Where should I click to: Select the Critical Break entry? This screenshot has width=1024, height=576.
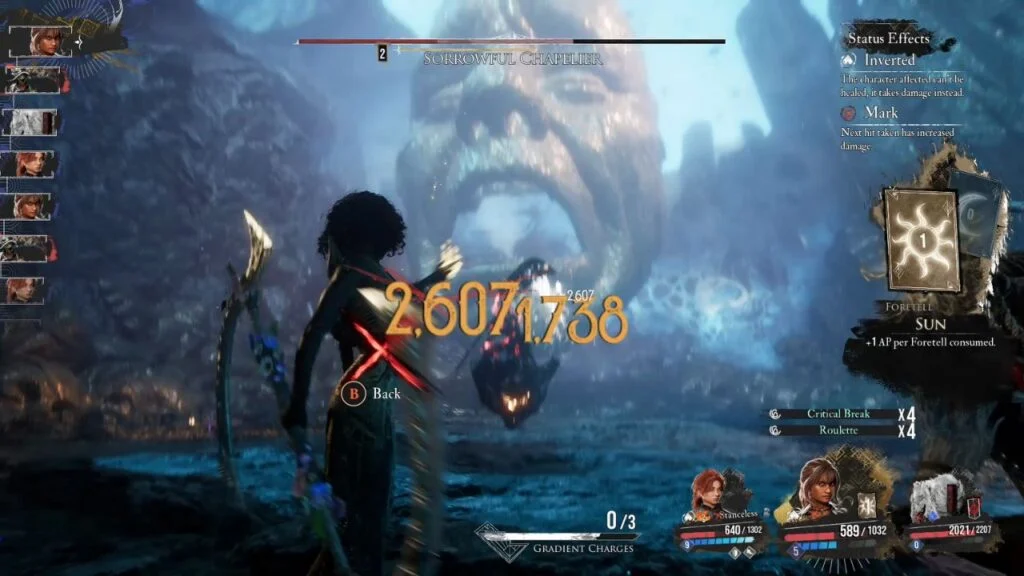coord(838,414)
